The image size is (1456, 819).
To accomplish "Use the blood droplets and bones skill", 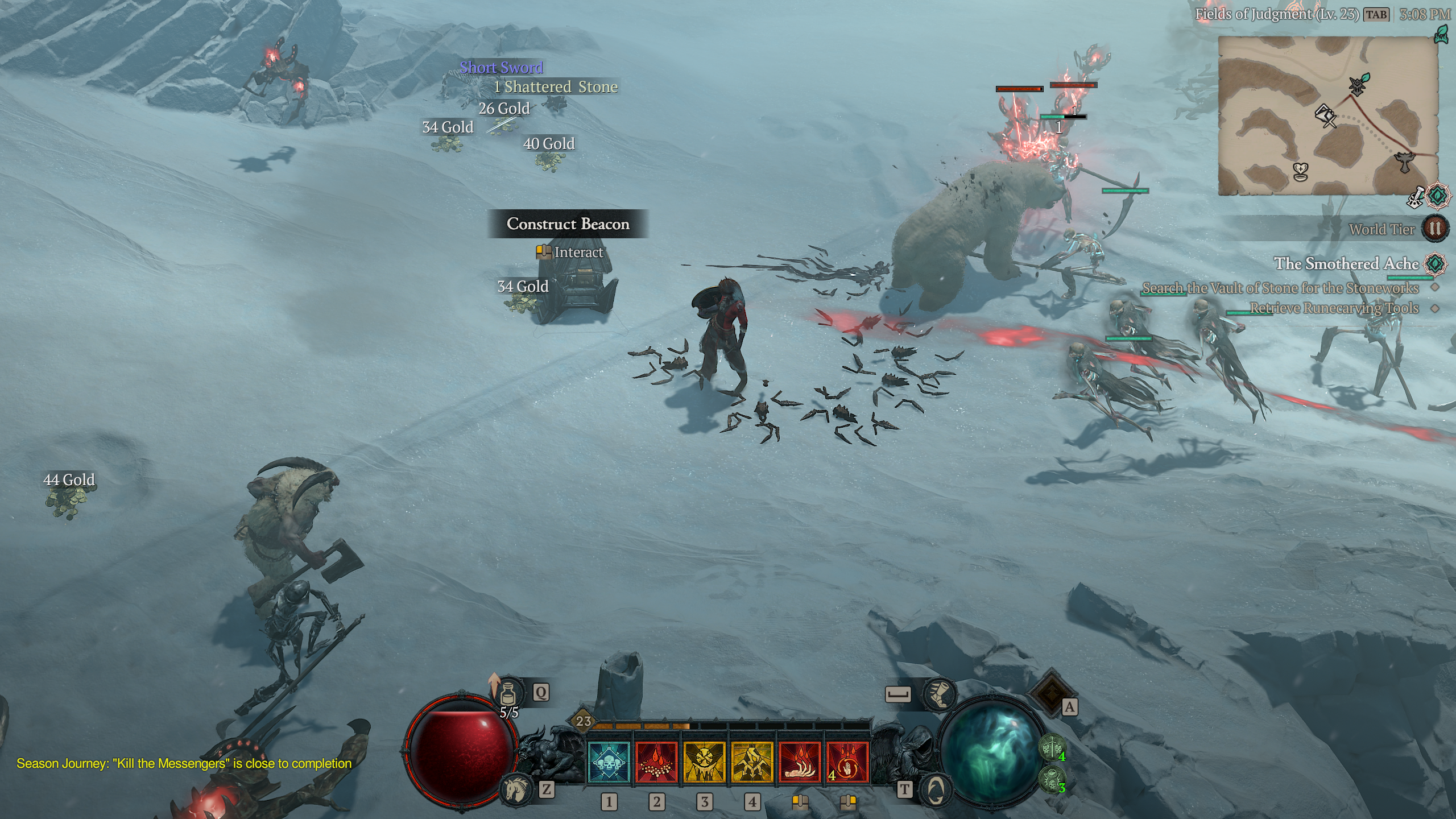I will coord(656,763).
